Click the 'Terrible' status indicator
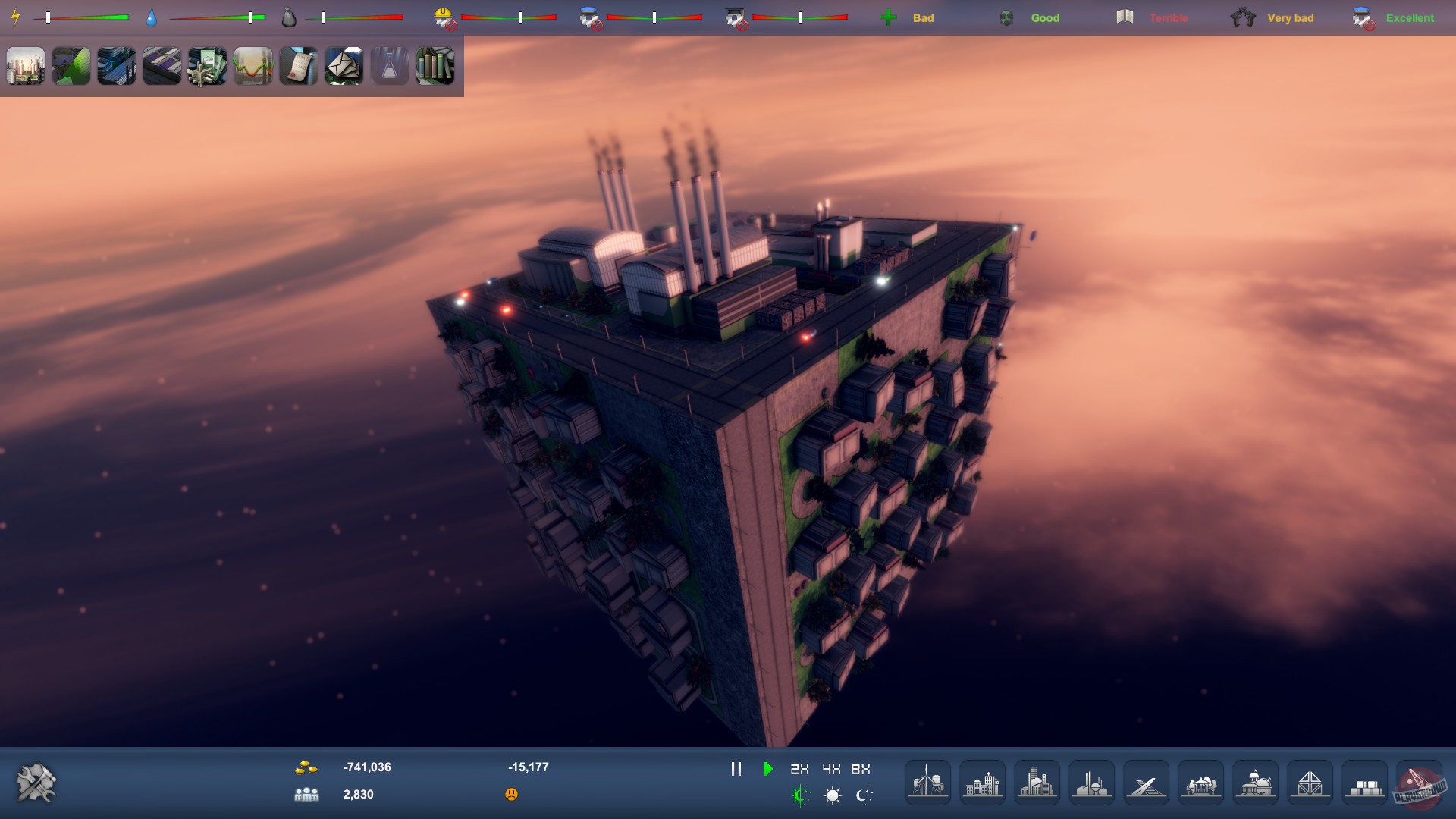Image resolution: width=1456 pixels, height=819 pixels. tap(1167, 17)
